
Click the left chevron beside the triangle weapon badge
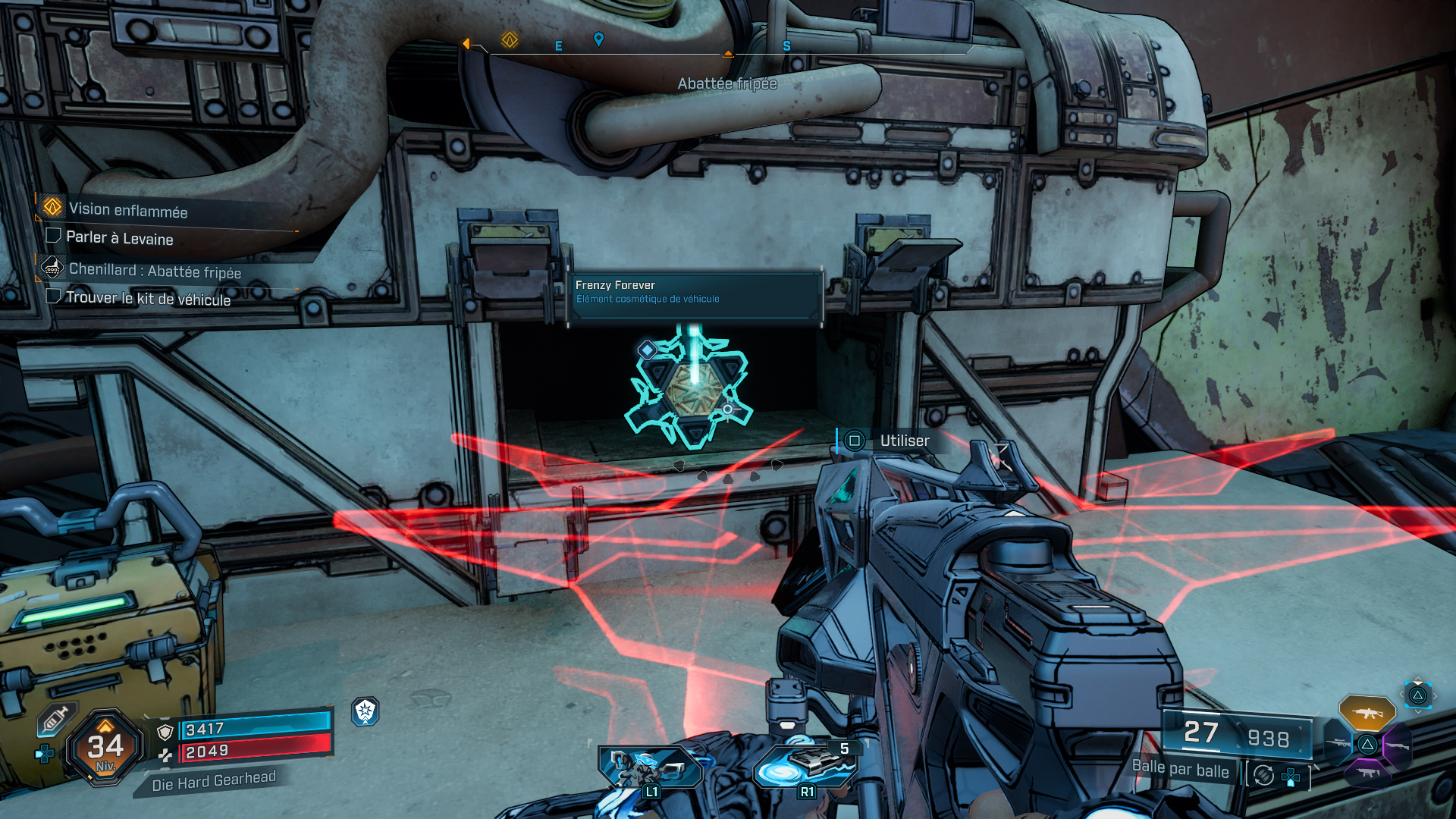(1401, 694)
